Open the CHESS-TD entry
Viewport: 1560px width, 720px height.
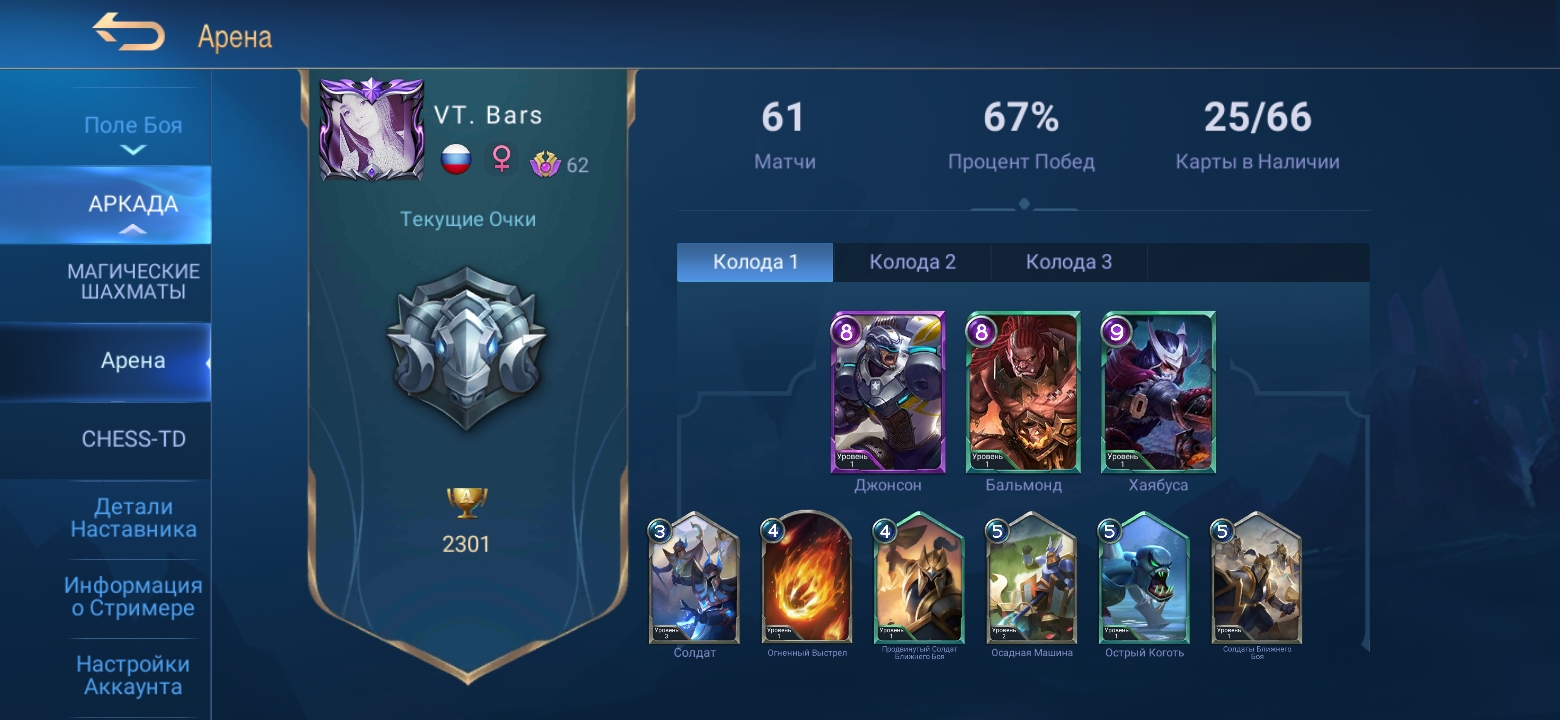[x=132, y=439]
